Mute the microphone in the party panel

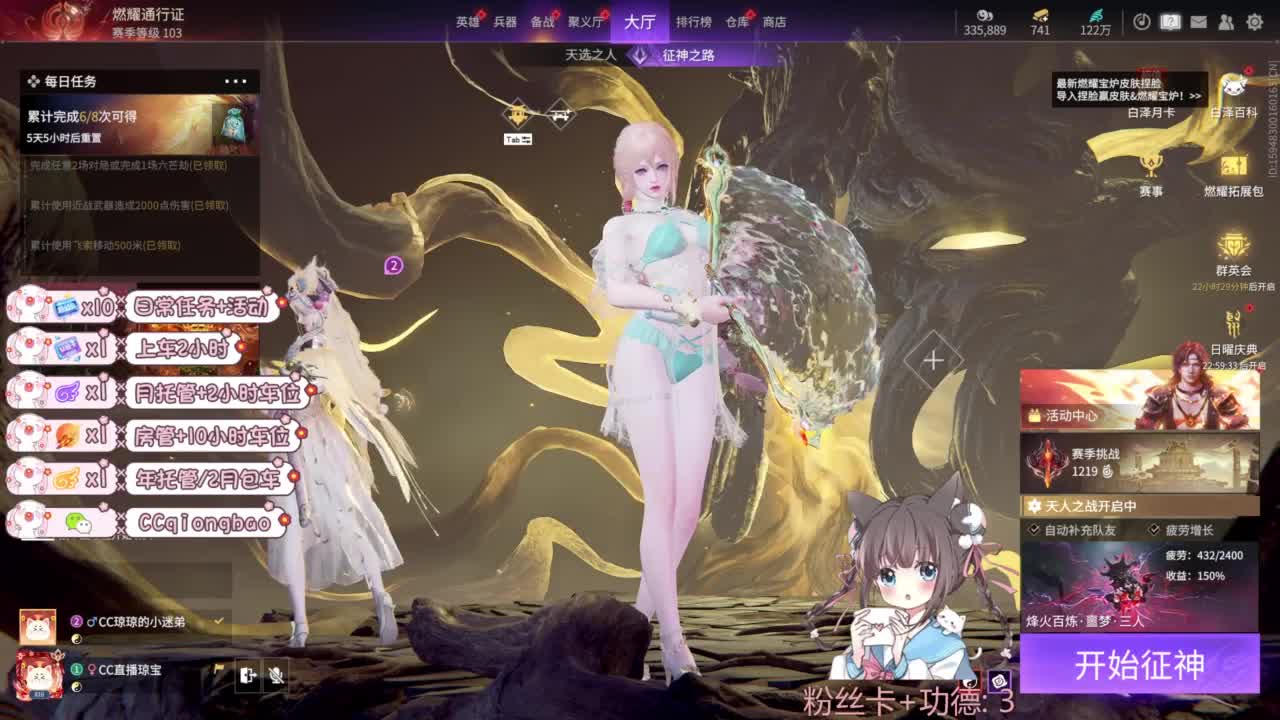click(277, 676)
